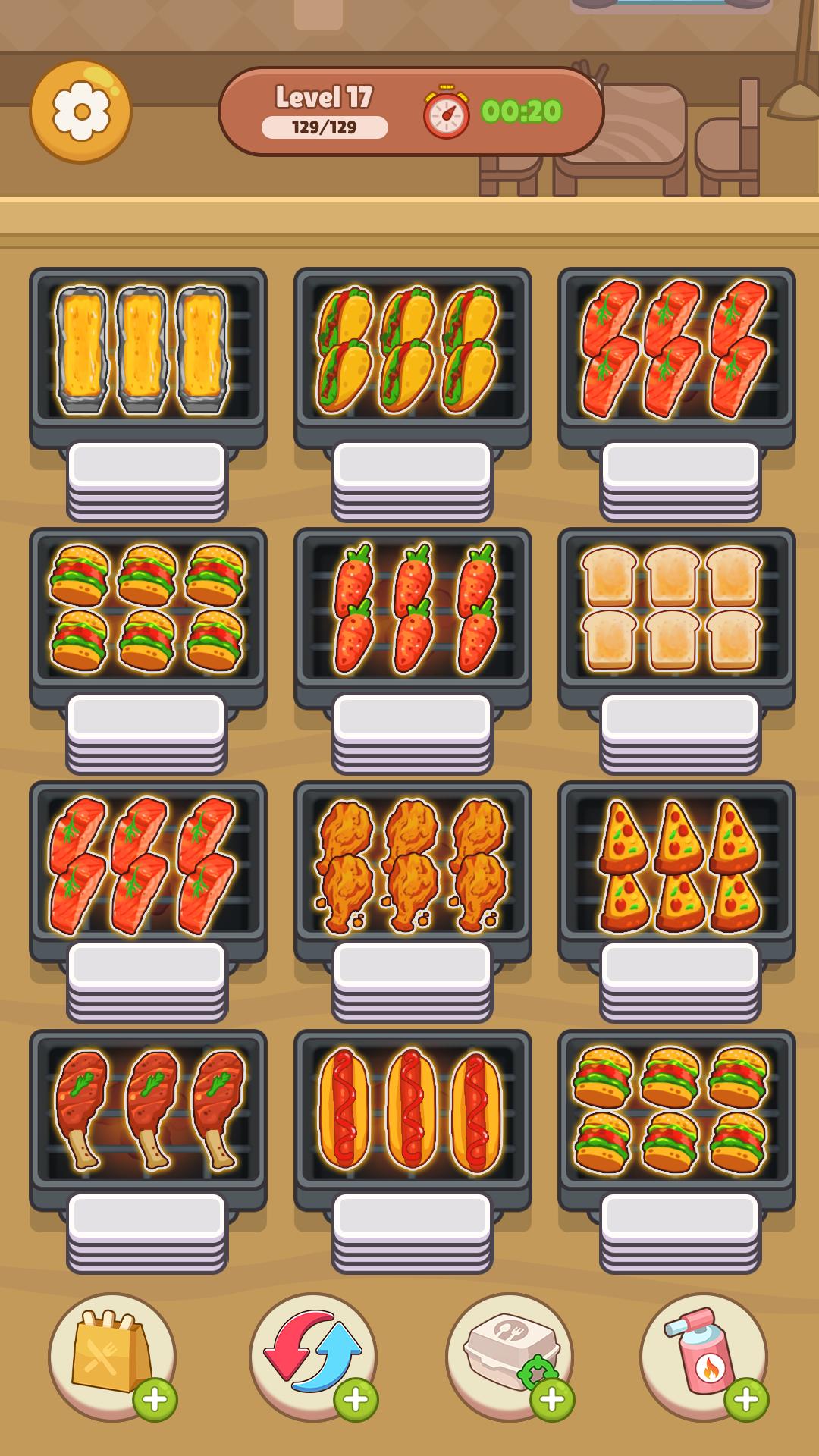Select the red chili peppers grill tray
Screen dimensions: 819x1456
pos(412,609)
